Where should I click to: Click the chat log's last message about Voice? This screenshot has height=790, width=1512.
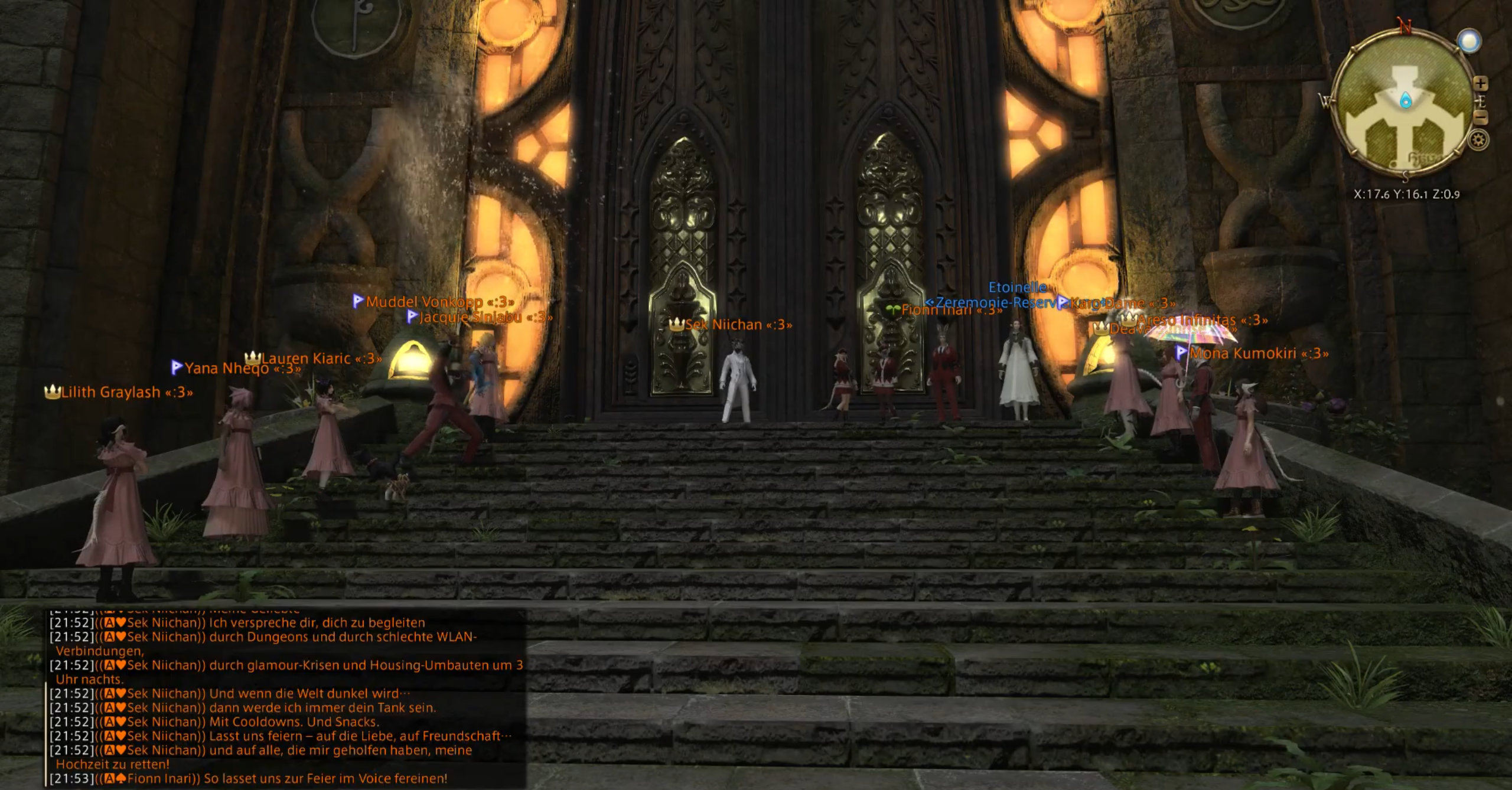325,779
